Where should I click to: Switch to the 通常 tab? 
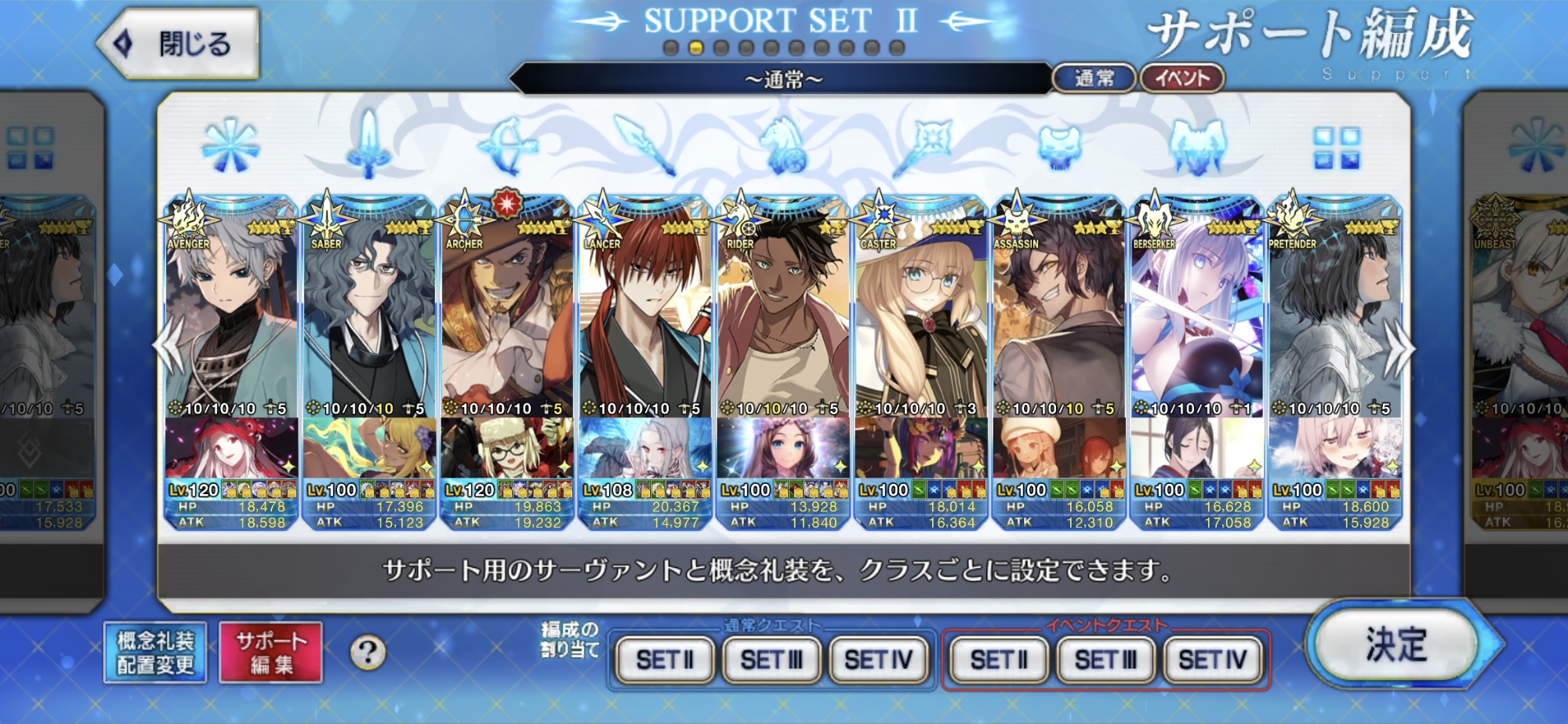1094,78
